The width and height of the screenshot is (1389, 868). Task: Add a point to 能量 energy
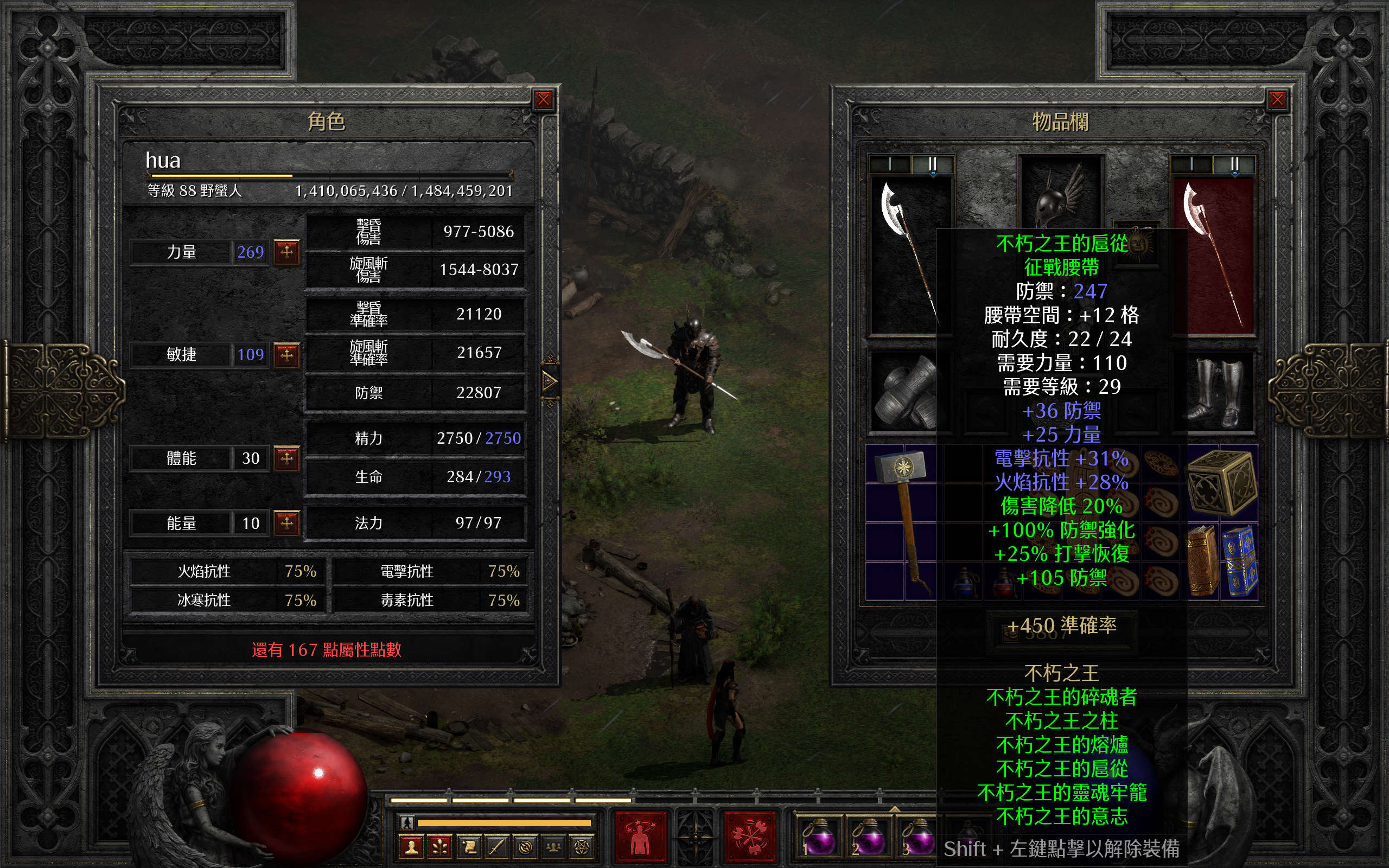(286, 522)
